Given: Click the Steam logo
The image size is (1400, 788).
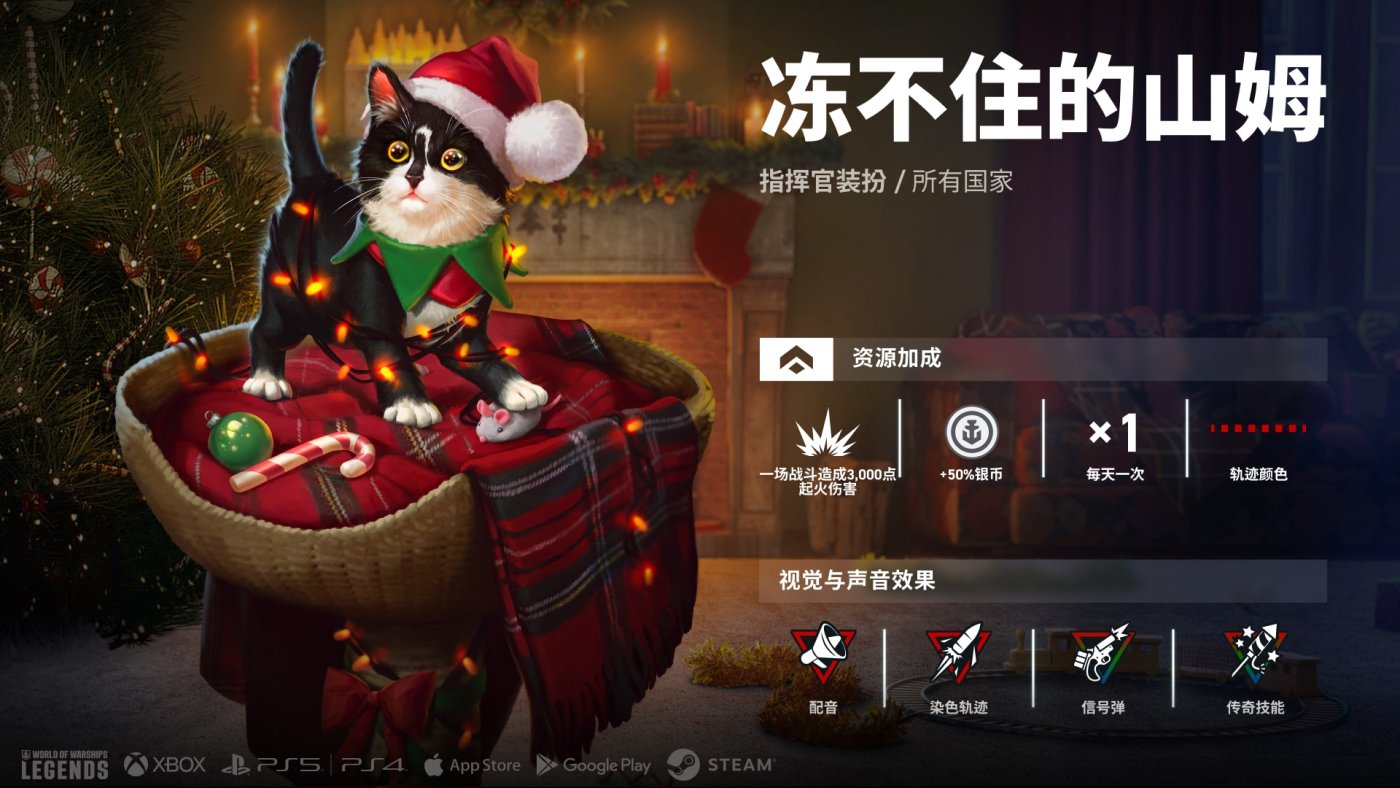Looking at the screenshot, I should 721,765.
